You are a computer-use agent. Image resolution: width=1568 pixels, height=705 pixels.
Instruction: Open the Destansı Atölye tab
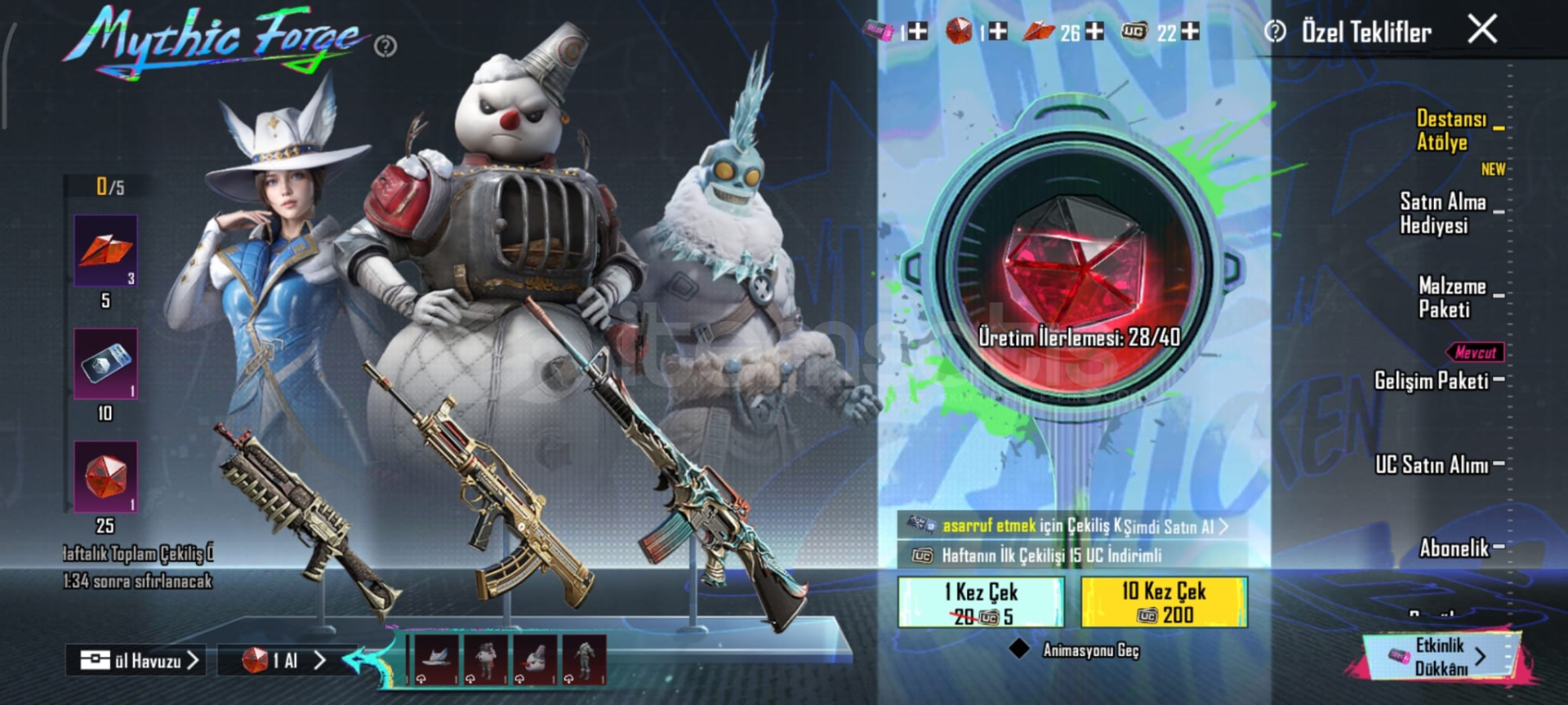coord(1451,131)
